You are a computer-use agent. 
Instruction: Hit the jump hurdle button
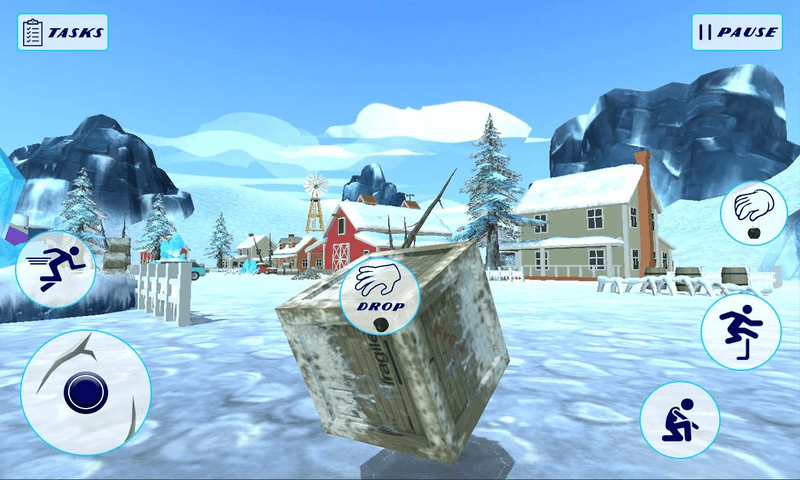coord(740,331)
